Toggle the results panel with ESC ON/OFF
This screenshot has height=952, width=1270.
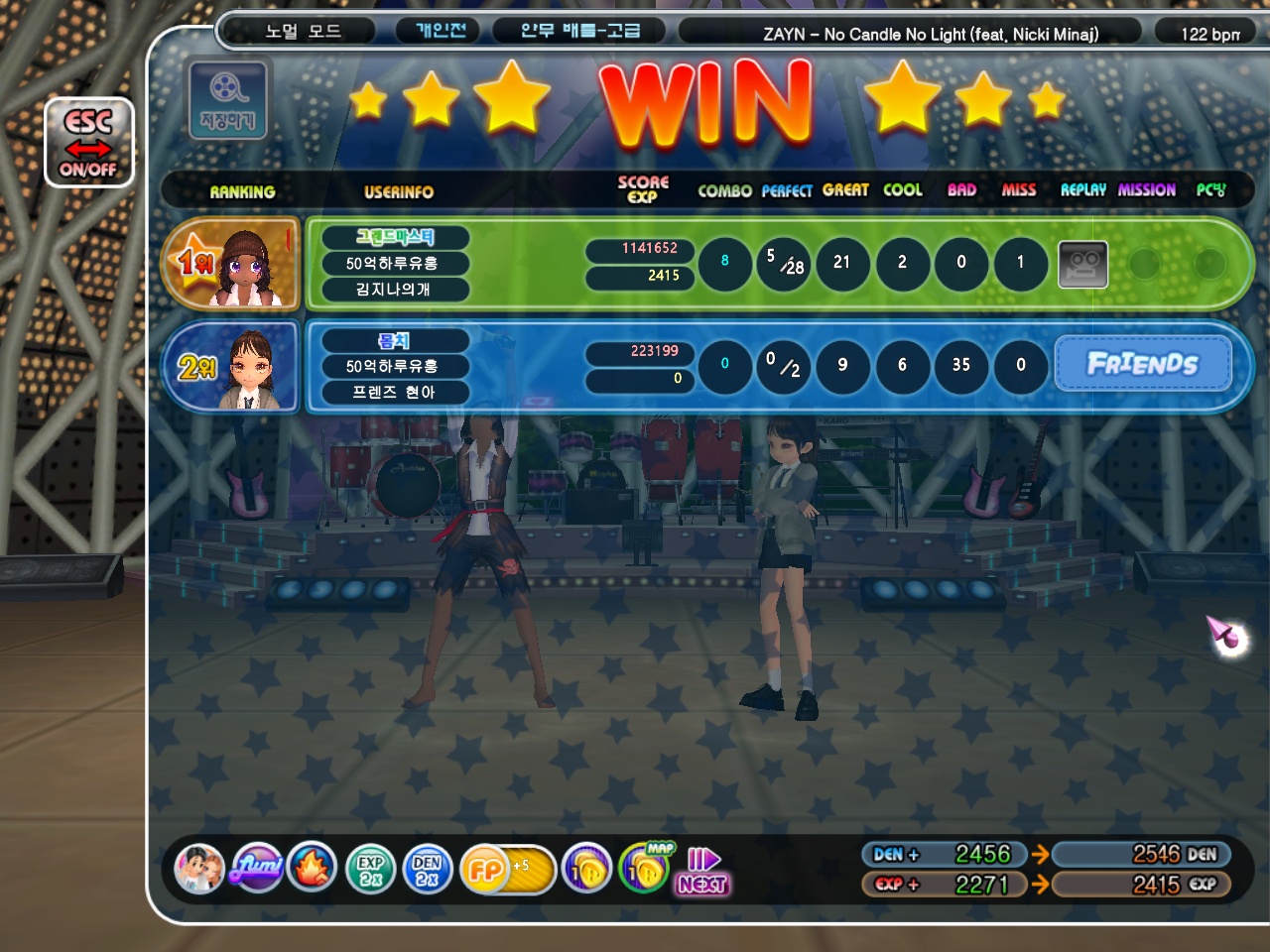[x=88, y=144]
